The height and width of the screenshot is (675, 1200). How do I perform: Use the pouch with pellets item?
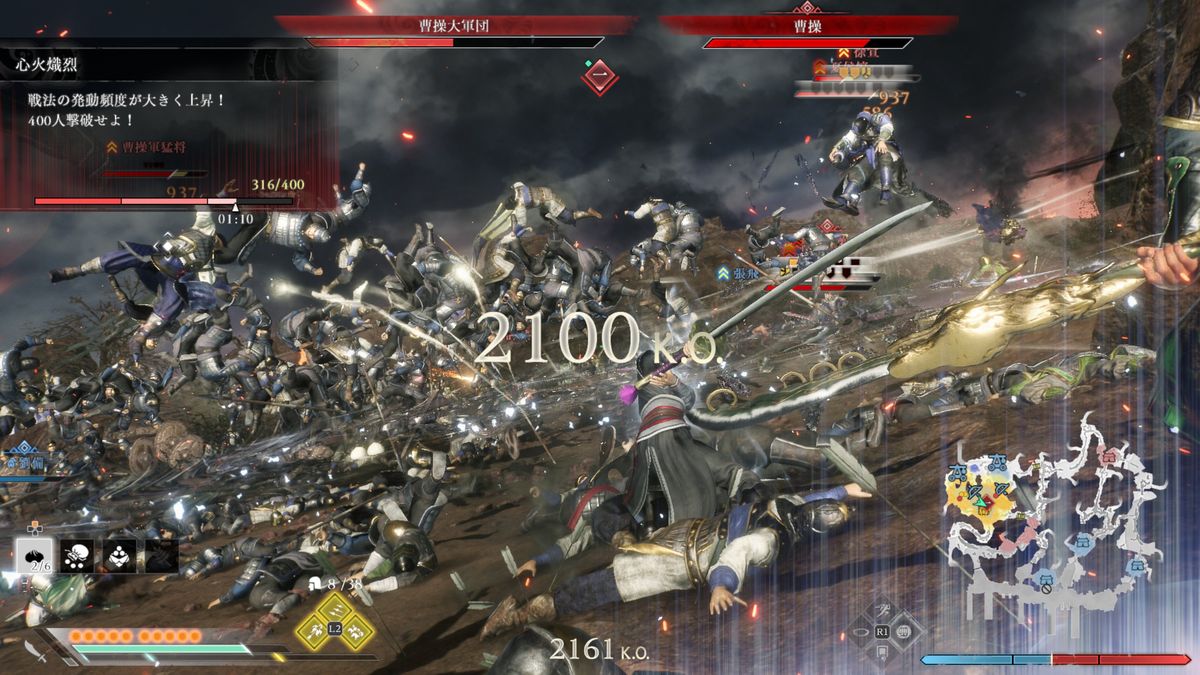[77, 556]
